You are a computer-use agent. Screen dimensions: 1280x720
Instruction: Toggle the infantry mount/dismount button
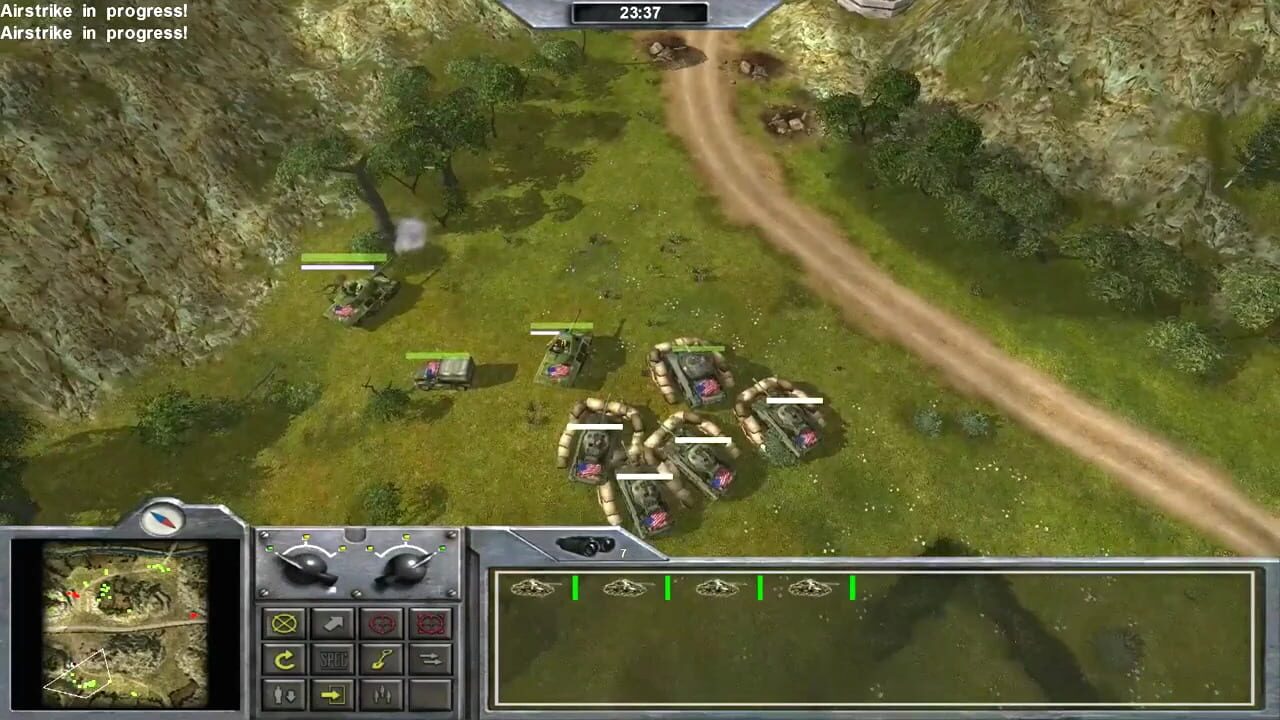284,696
